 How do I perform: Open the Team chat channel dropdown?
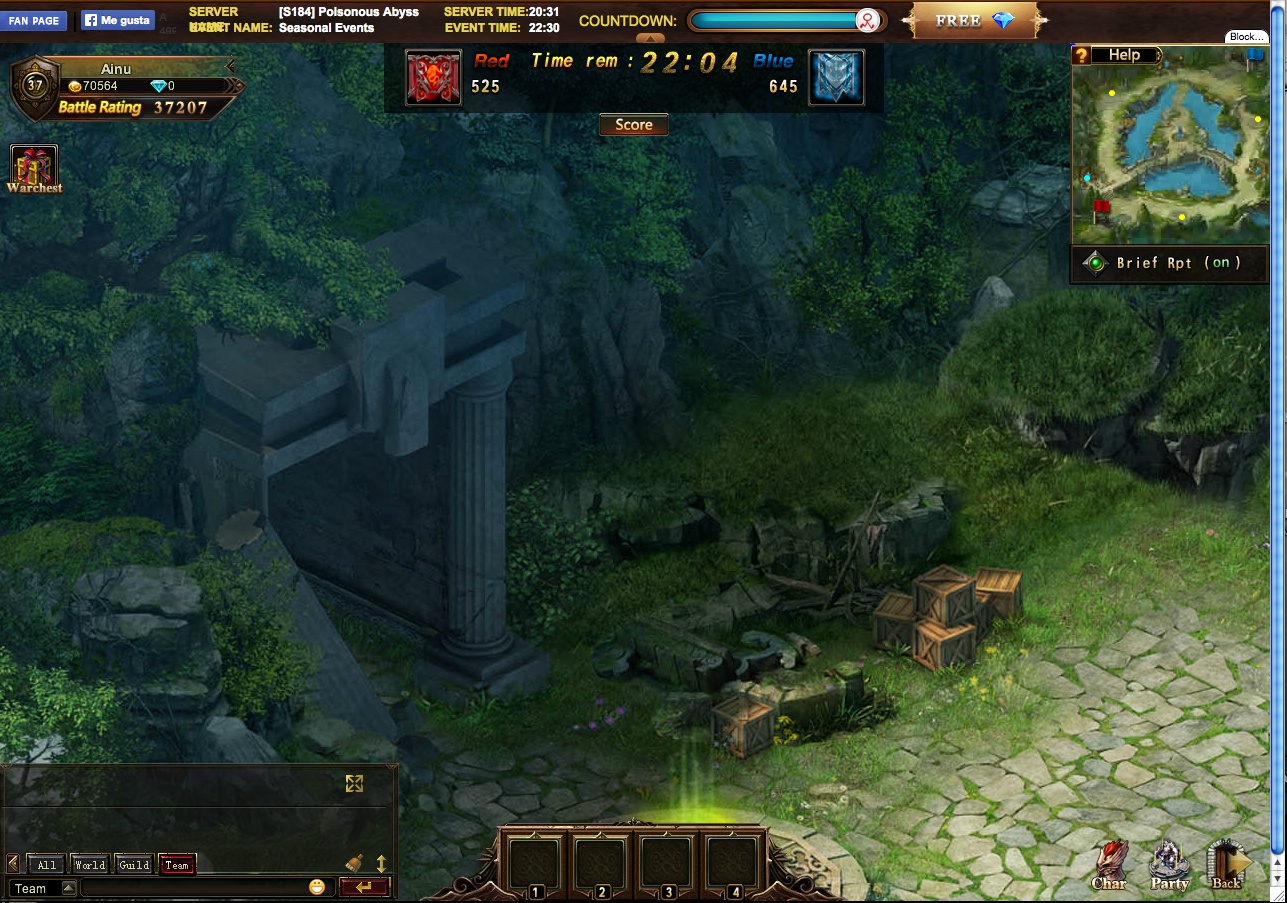(x=68, y=888)
